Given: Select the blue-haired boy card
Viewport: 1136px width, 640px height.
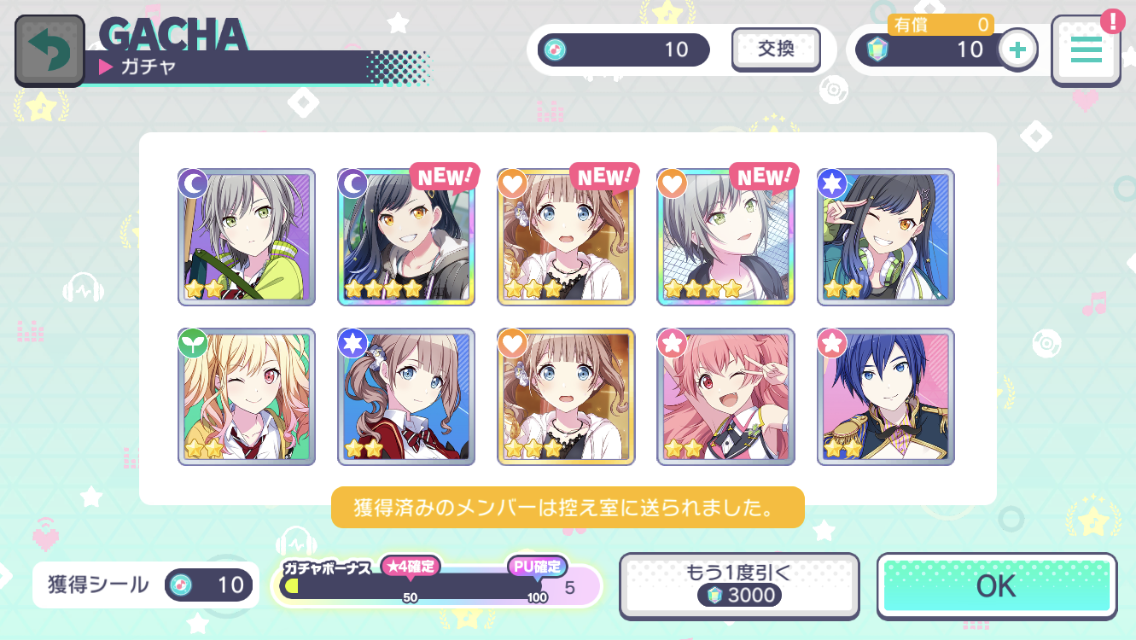Looking at the screenshot, I should (886, 397).
